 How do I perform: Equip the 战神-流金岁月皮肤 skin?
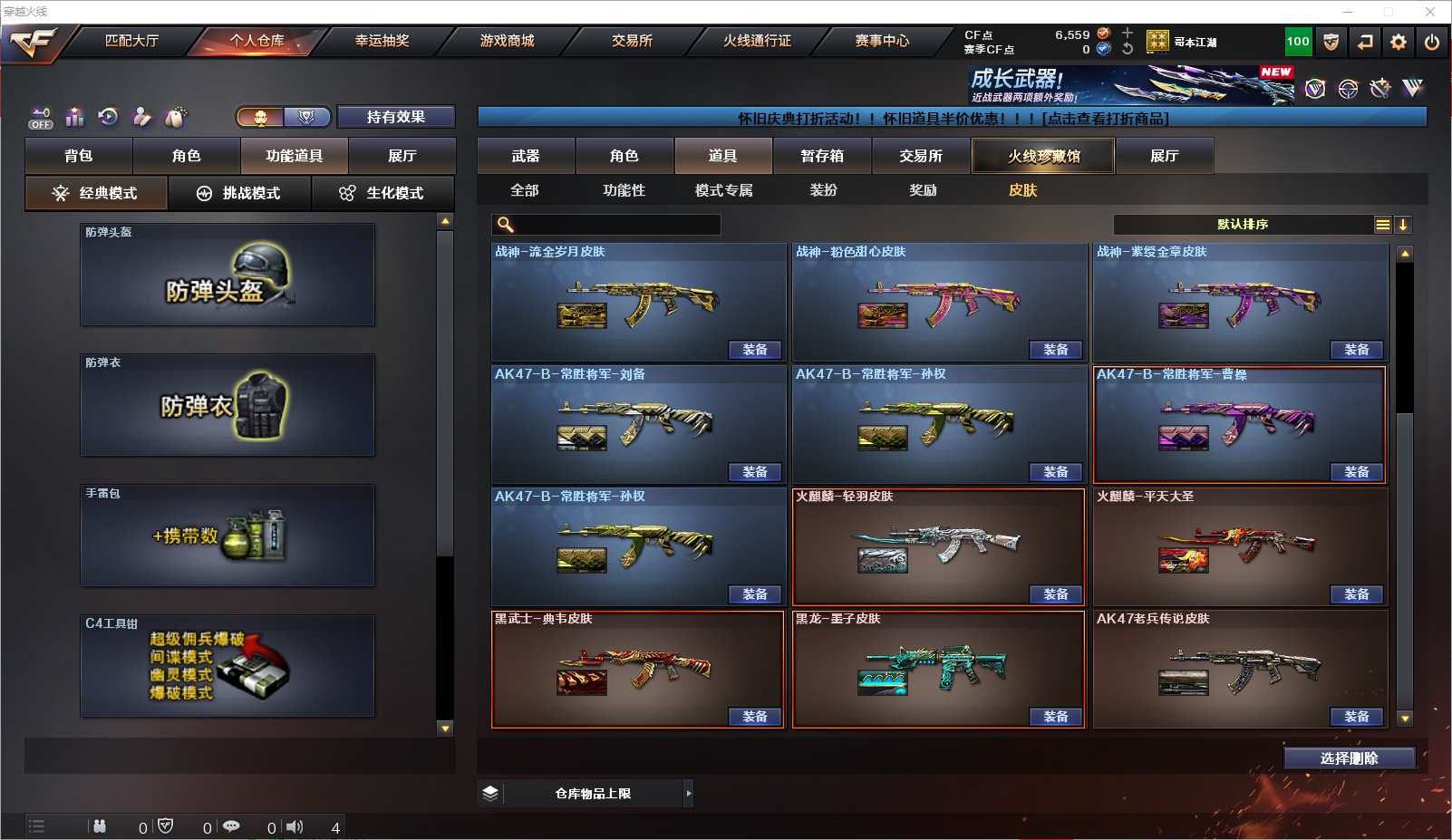tap(754, 350)
